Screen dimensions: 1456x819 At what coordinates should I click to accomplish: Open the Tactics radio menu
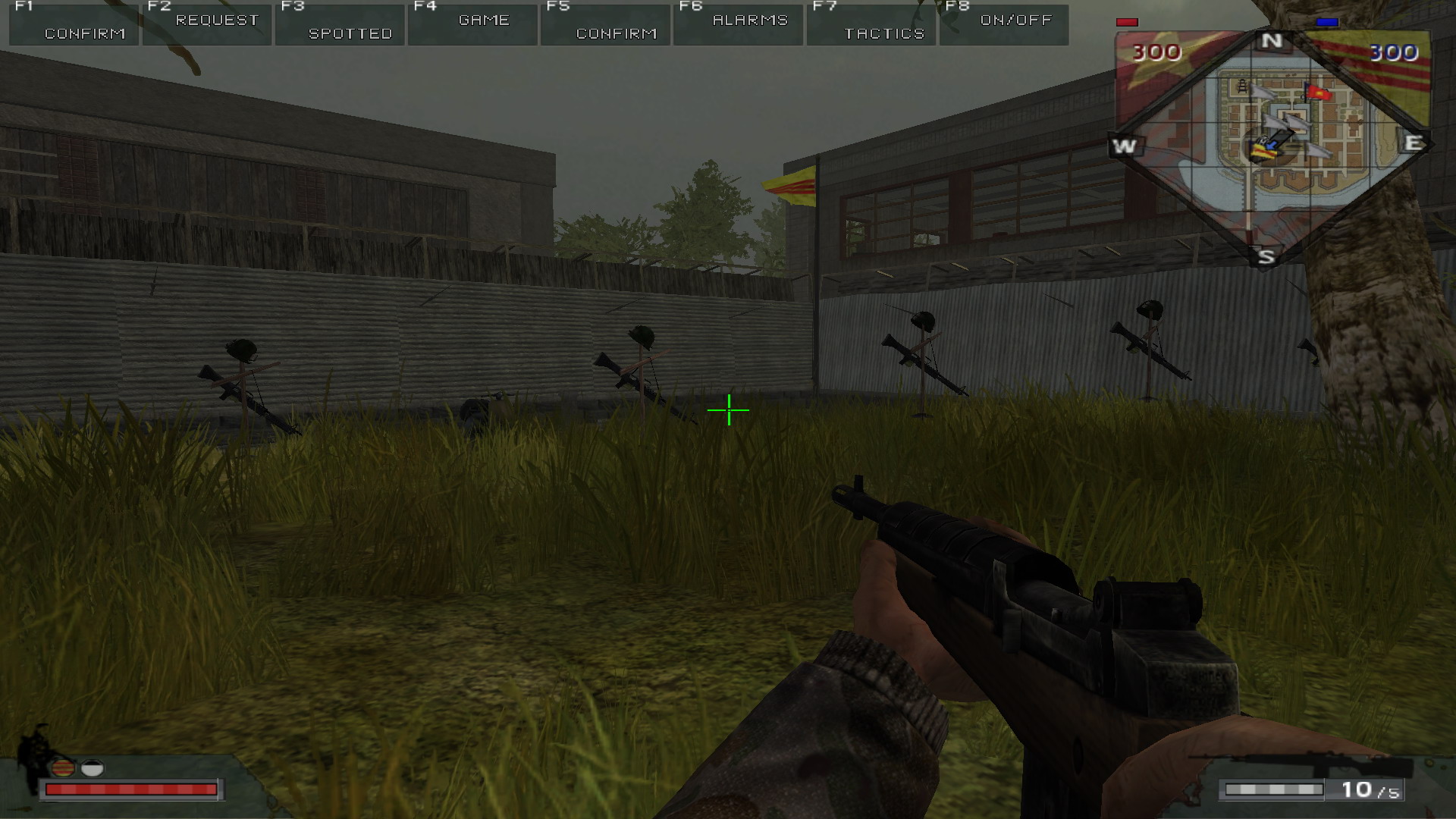click(872, 24)
